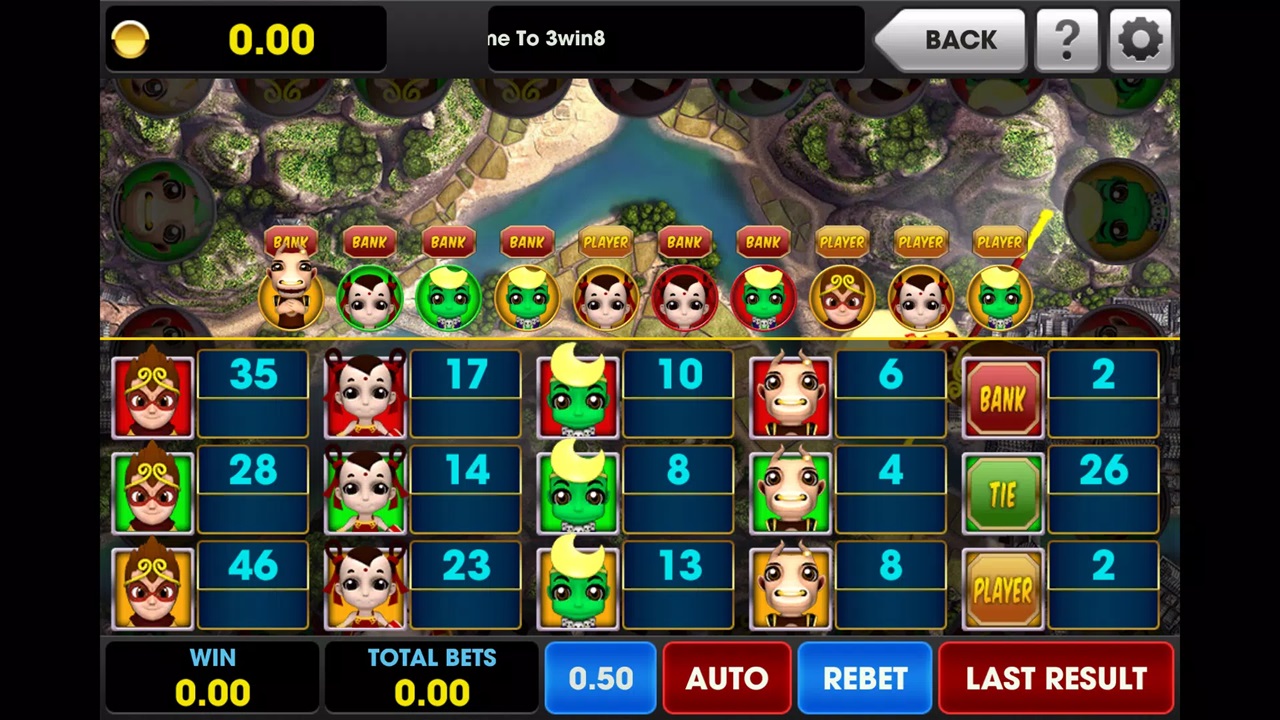Open the gear settings menu
Viewport: 1280px width, 720px height.
(x=1141, y=40)
